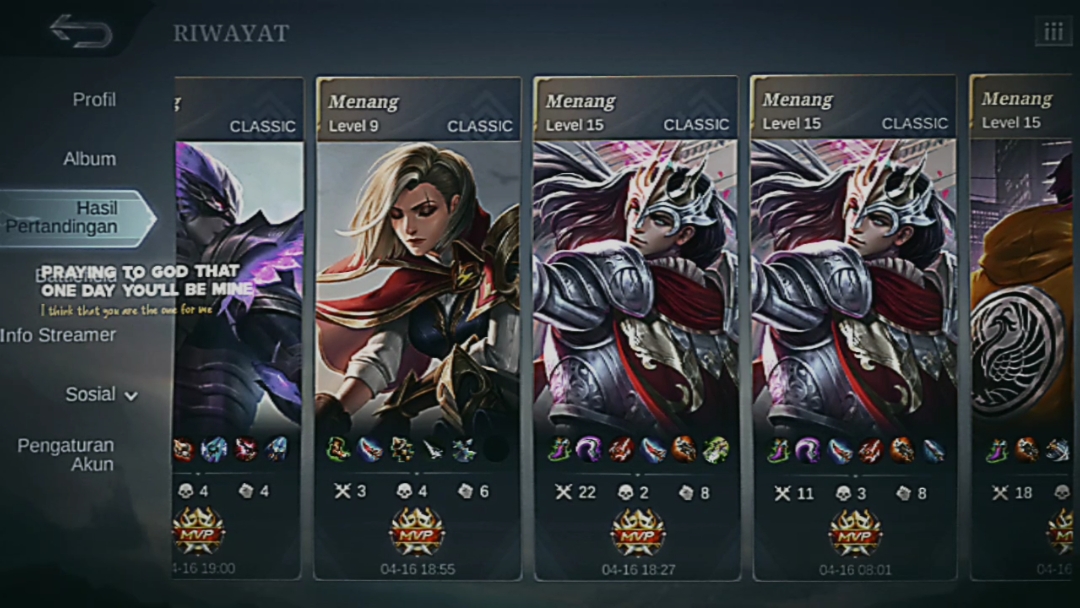Go back using the arrow button

coord(81,30)
